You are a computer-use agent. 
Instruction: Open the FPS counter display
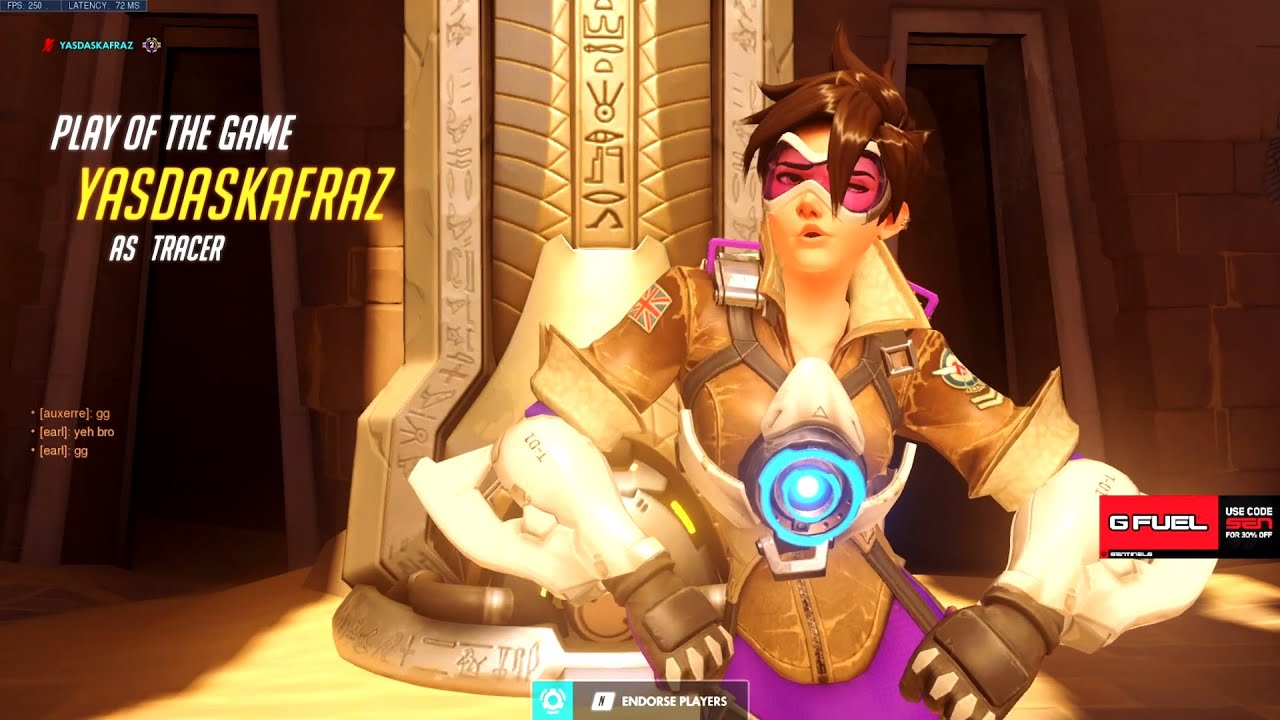27,6
